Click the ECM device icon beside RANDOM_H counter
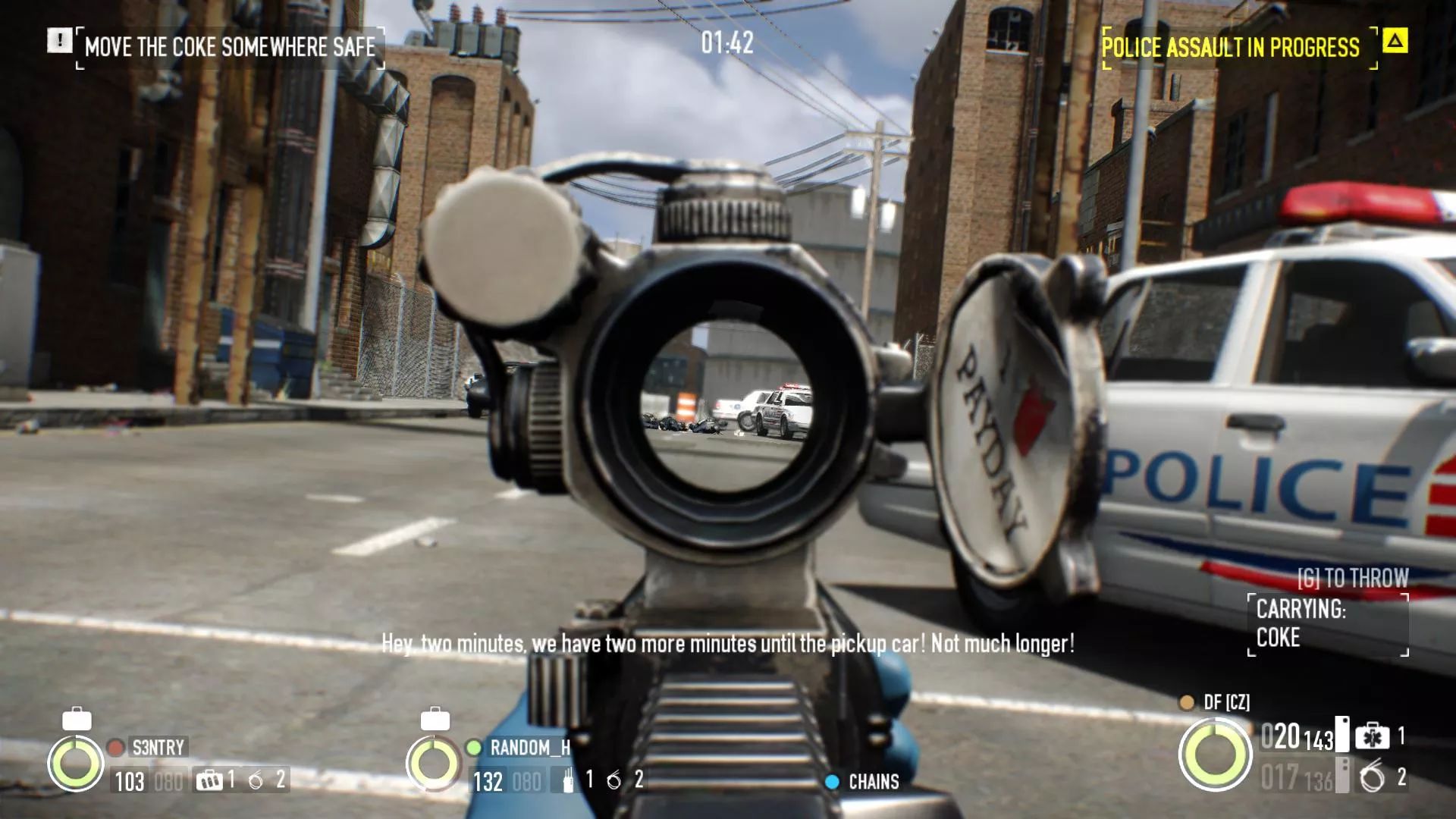The height and width of the screenshot is (819, 1456). pos(568,780)
